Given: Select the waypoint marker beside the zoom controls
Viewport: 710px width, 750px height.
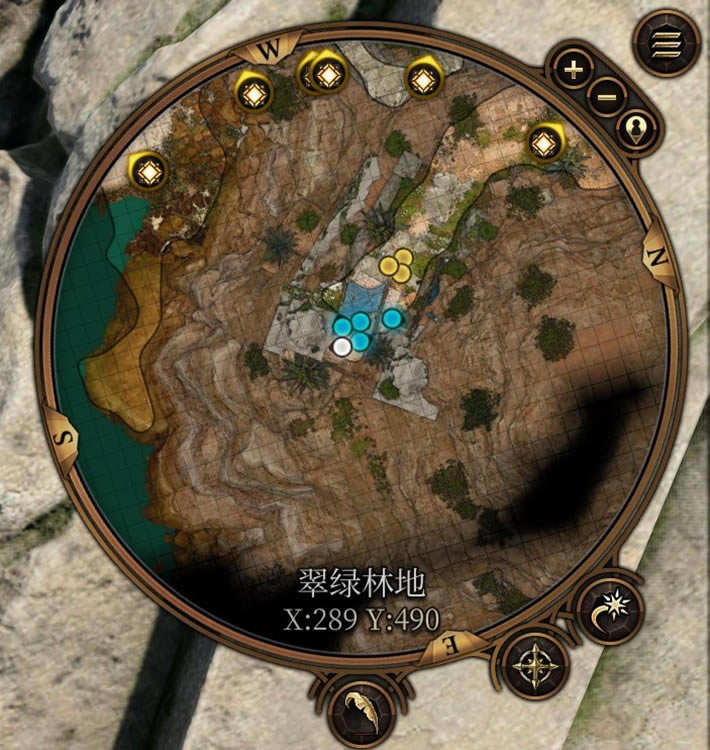Looking at the screenshot, I should tap(545, 143).
